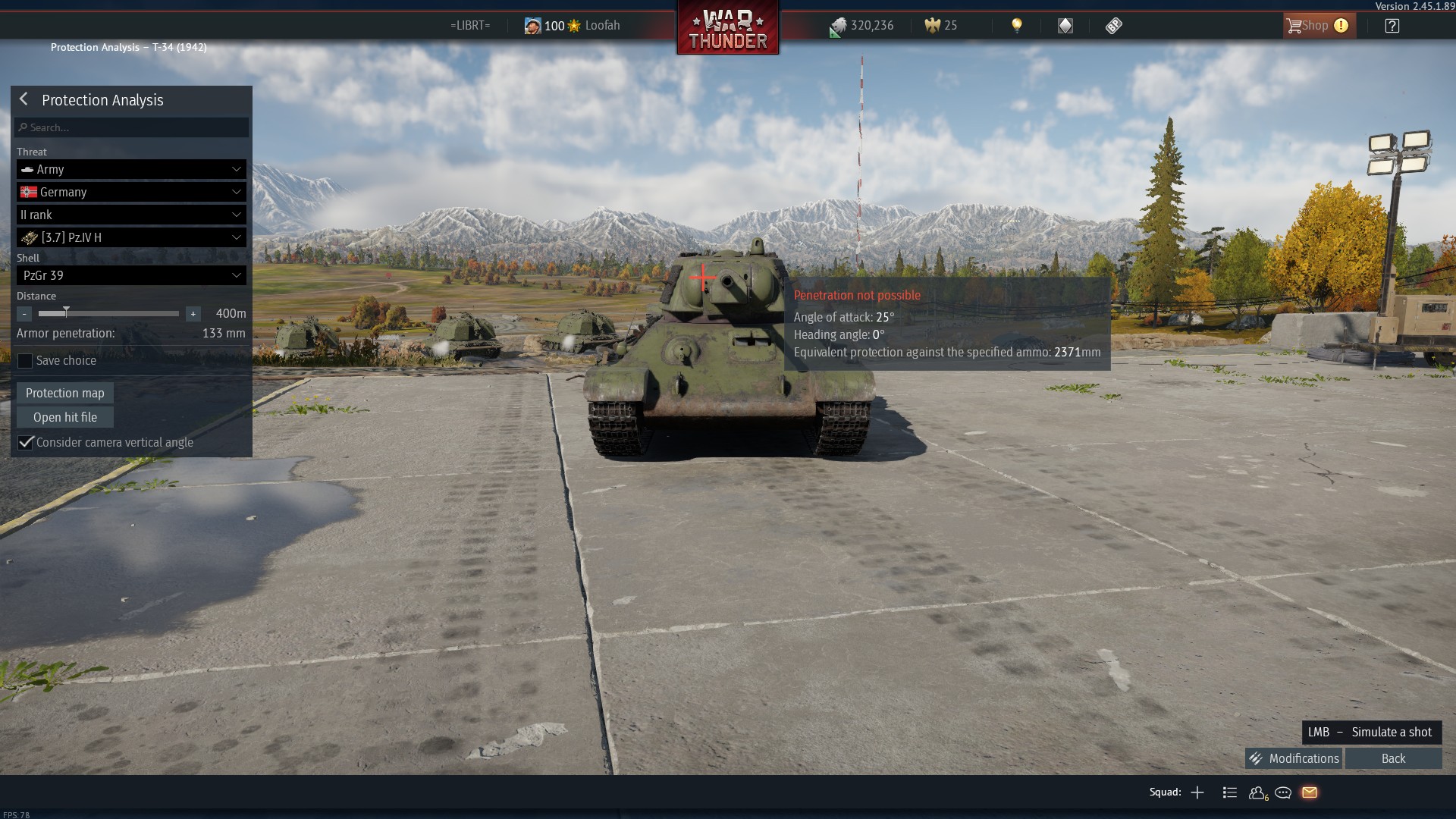1456x819 pixels.
Task: Open the tips lightbulb icon
Action: pyautogui.click(x=1016, y=25)
